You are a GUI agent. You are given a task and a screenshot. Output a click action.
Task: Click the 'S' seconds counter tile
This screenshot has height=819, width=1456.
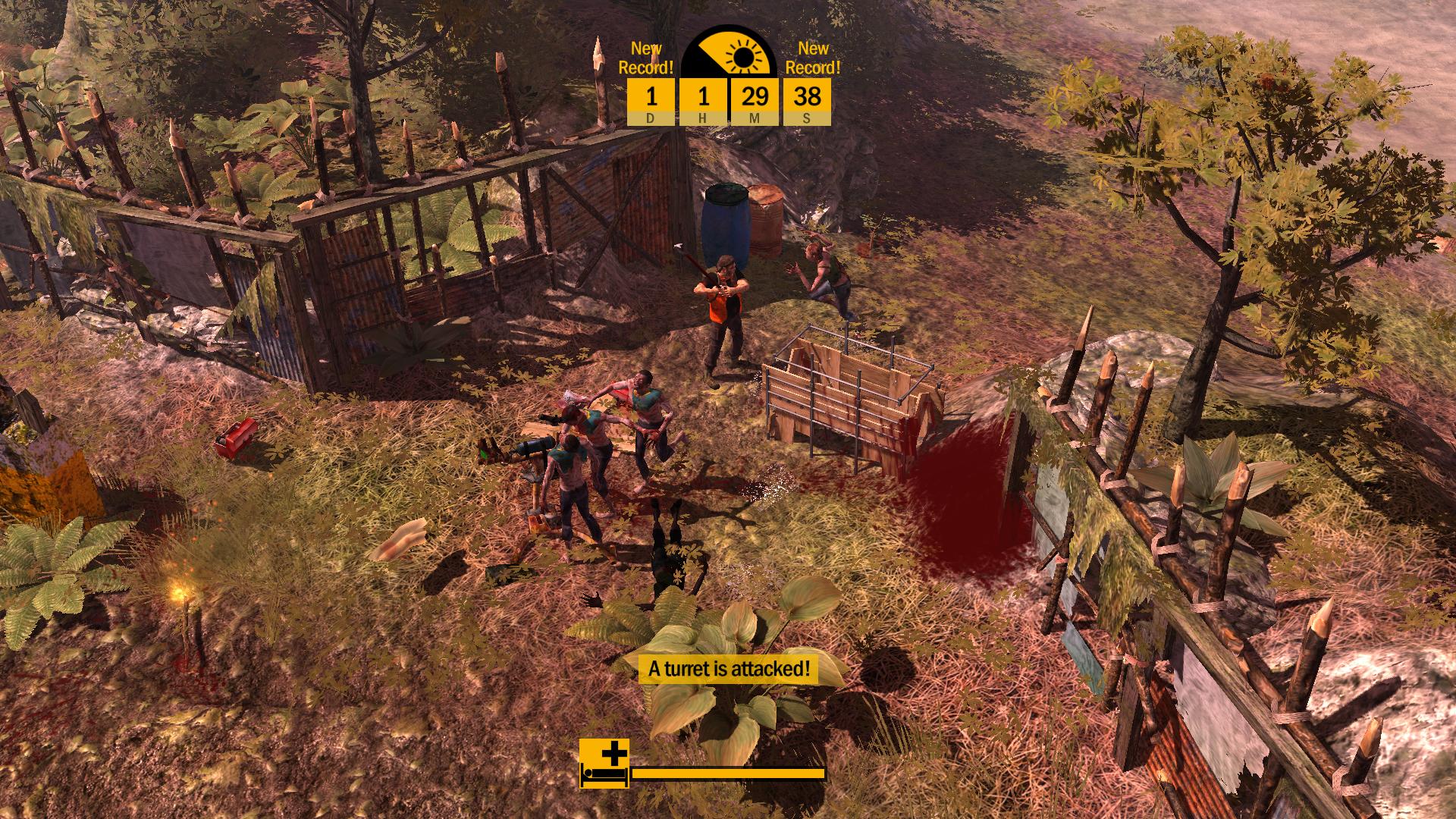point(808,101)
